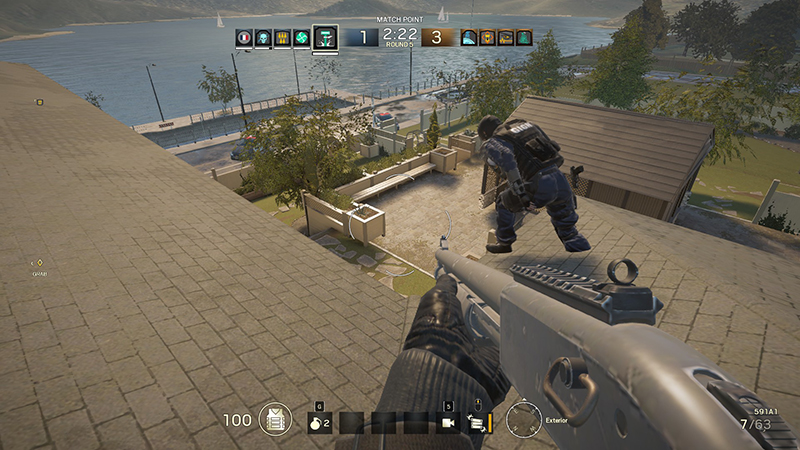Select the green fan-shaped operator icon

tap(302, 39)
